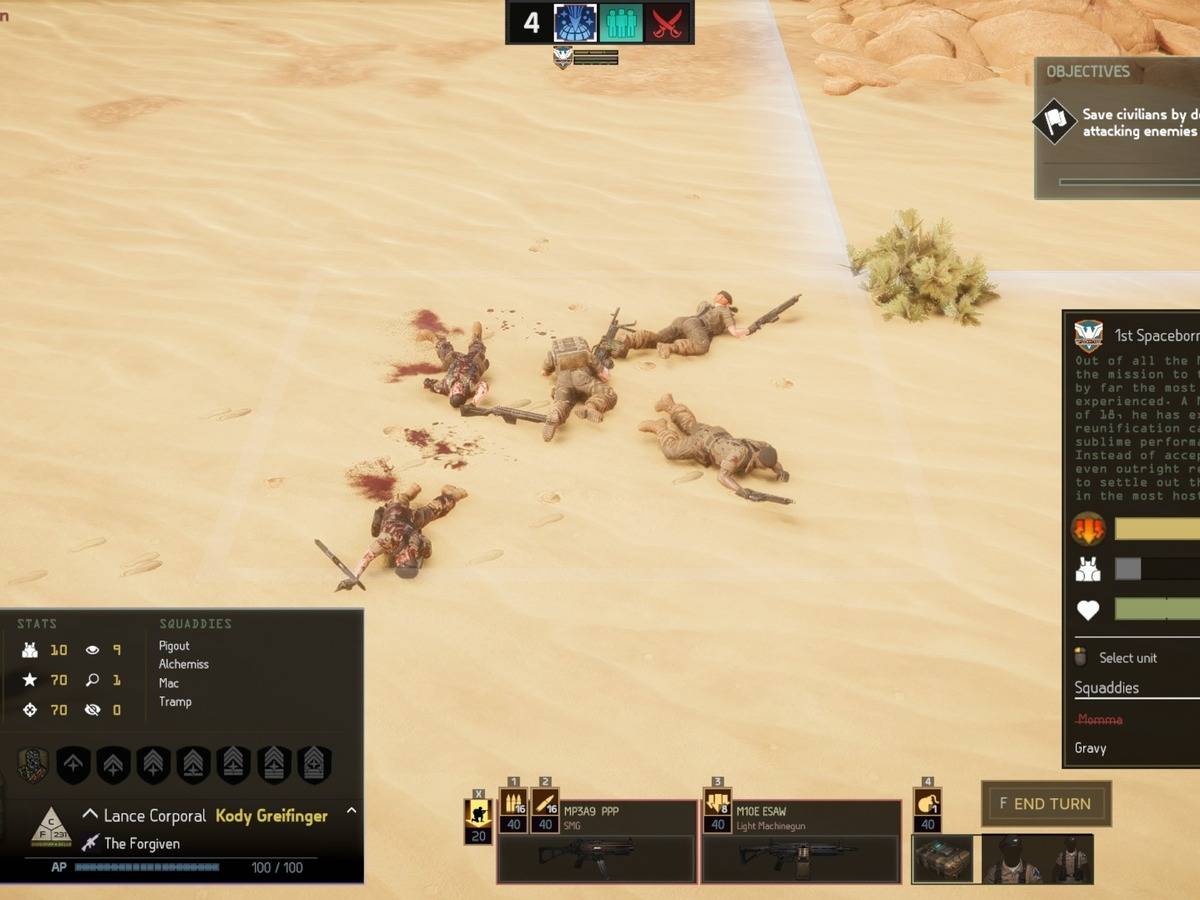Image resolution: width=1200 pixels, height=900 pixels.
Task: Select the teal civilians faction icon
Action: (x=620, y=23)
